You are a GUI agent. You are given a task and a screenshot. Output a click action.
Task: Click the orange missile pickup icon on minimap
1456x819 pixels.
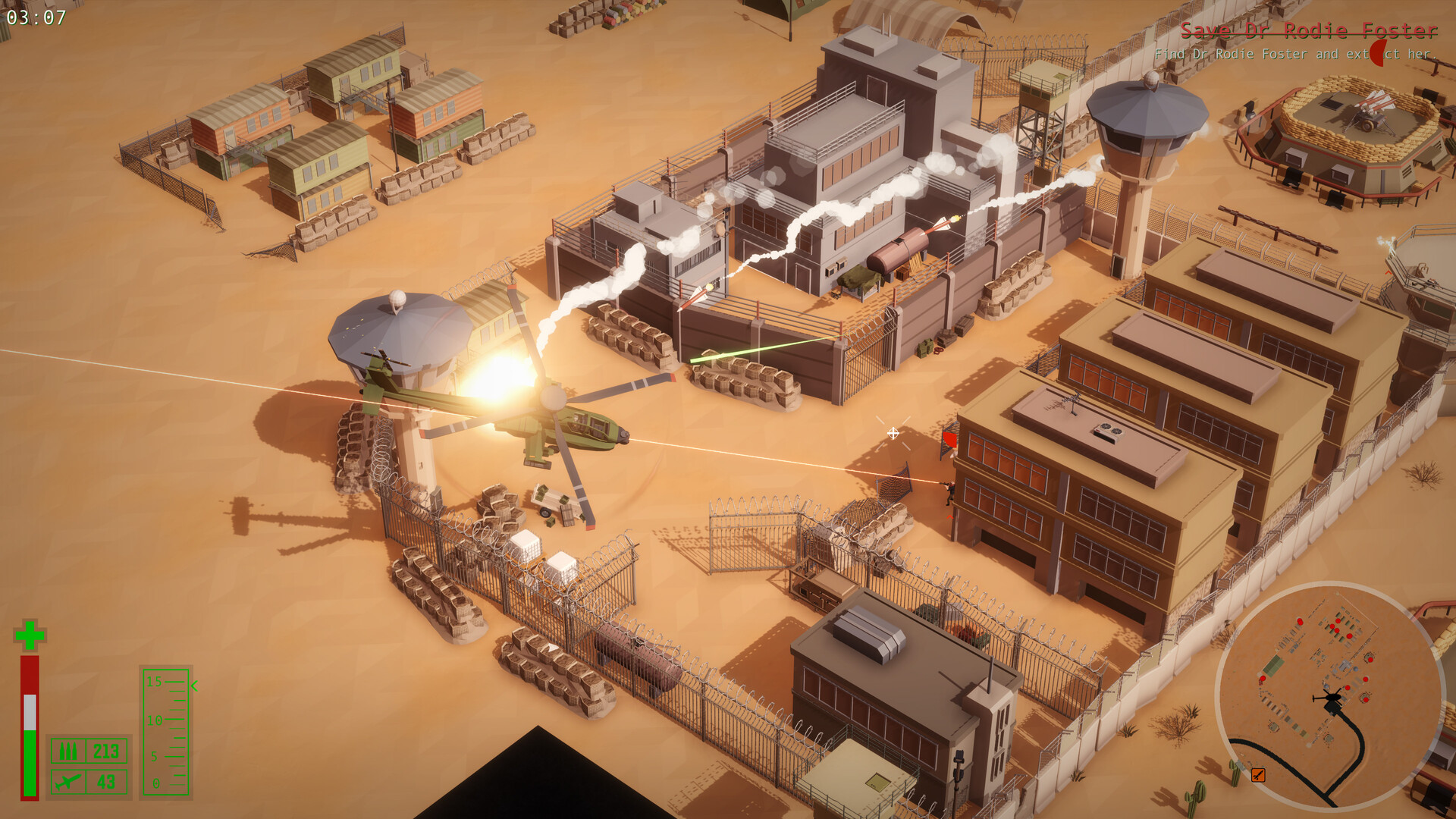[1258, 775]
